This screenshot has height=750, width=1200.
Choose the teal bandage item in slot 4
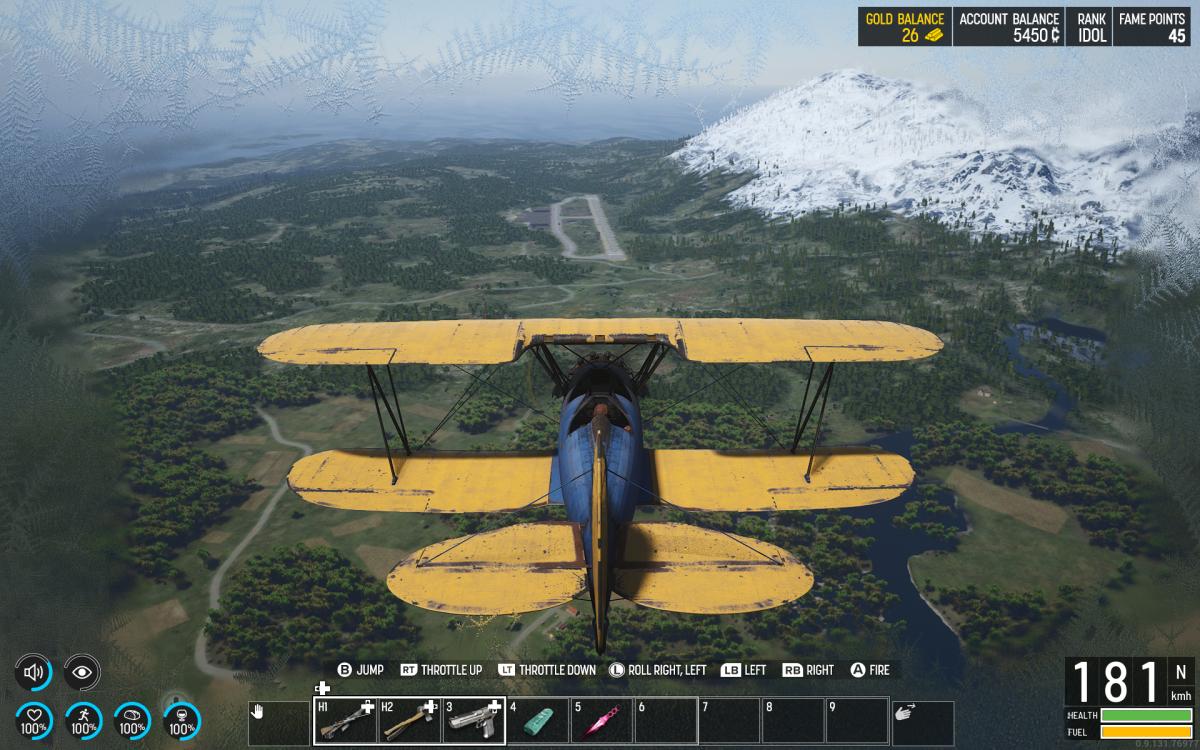[x=537, y=720]
